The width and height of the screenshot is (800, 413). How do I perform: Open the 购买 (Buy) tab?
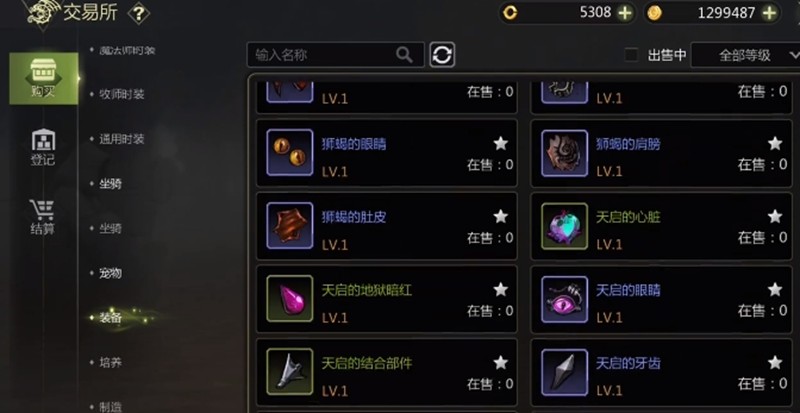pos(43,78)
